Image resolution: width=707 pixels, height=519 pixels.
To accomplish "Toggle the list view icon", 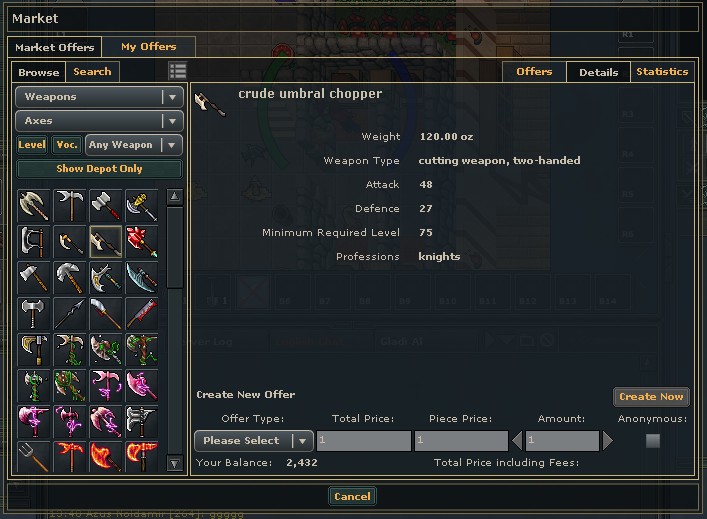I will point(177,71).
